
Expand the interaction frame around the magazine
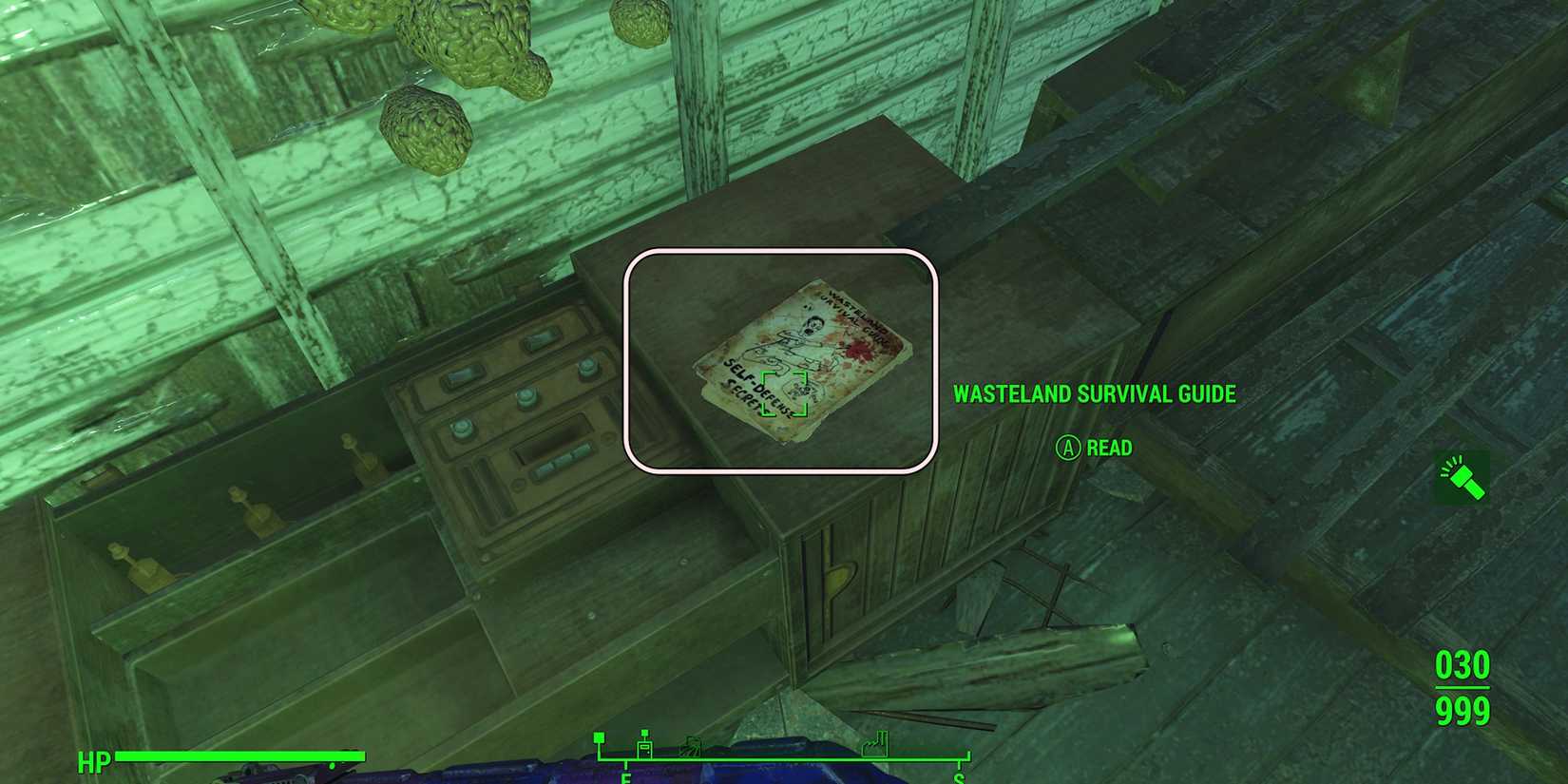coord(782,359)
